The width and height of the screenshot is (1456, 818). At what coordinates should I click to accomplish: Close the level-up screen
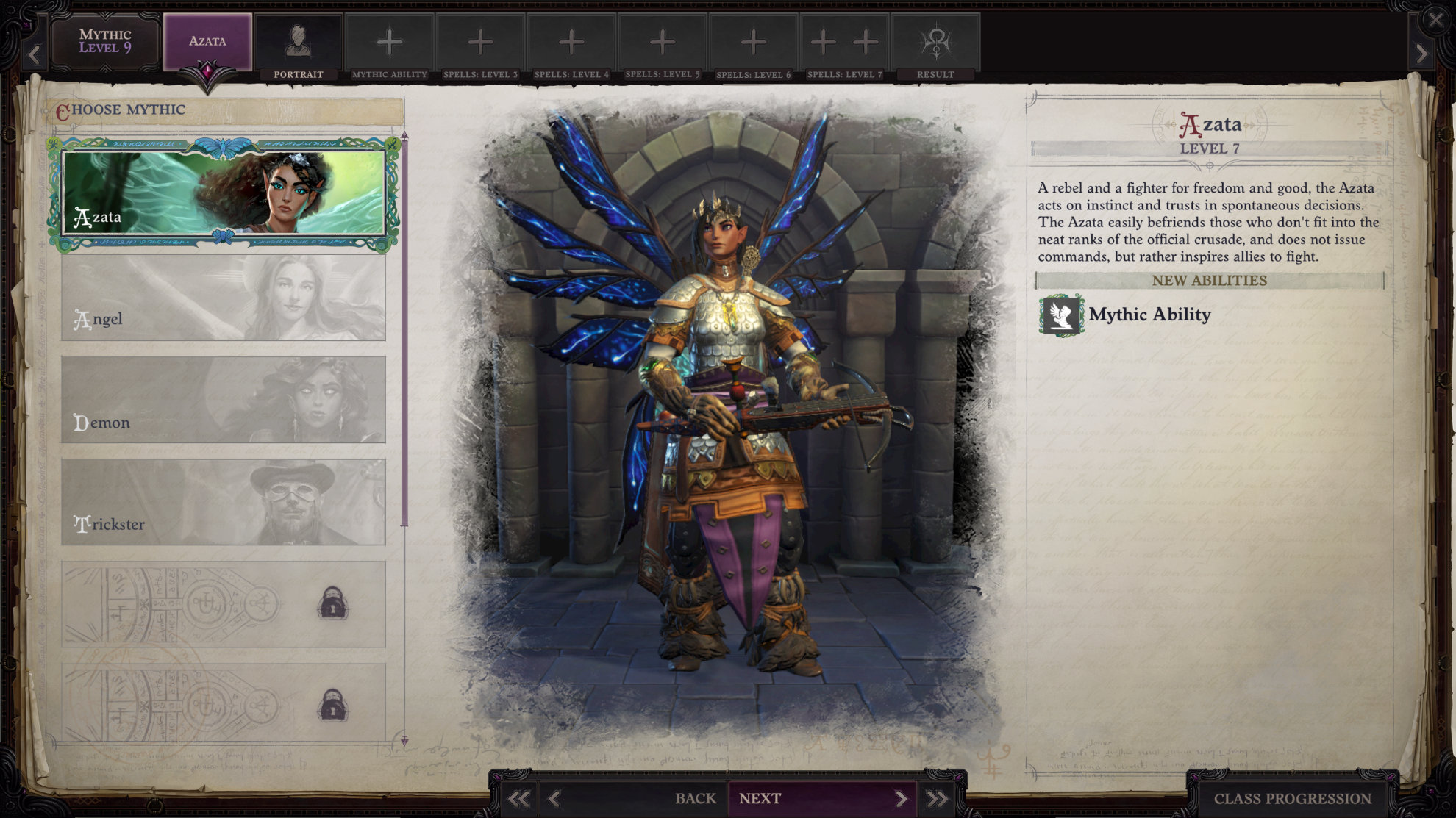[x=1435, y=20]
